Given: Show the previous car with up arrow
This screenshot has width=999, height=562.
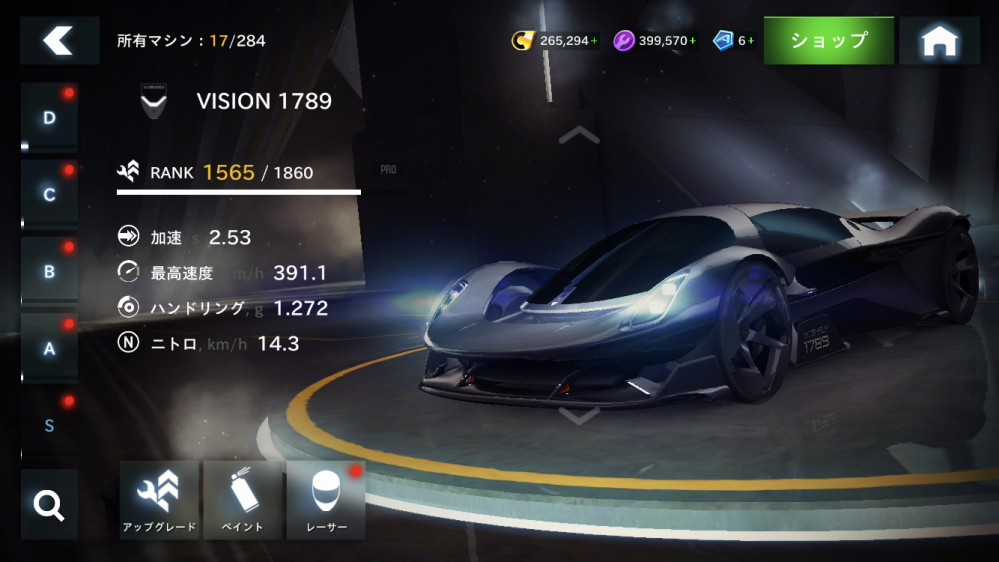Looking at the screenshot, I should [579, 134].
